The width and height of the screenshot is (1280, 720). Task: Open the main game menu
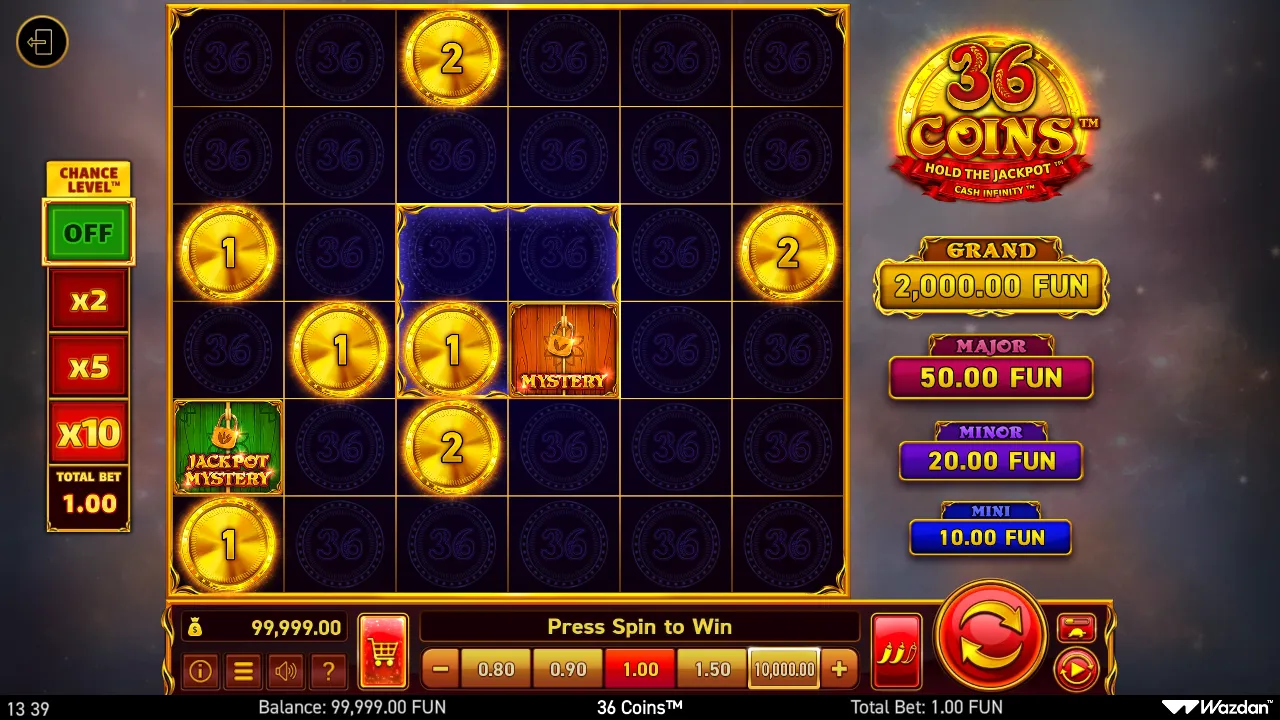click(x=244, y=672)
